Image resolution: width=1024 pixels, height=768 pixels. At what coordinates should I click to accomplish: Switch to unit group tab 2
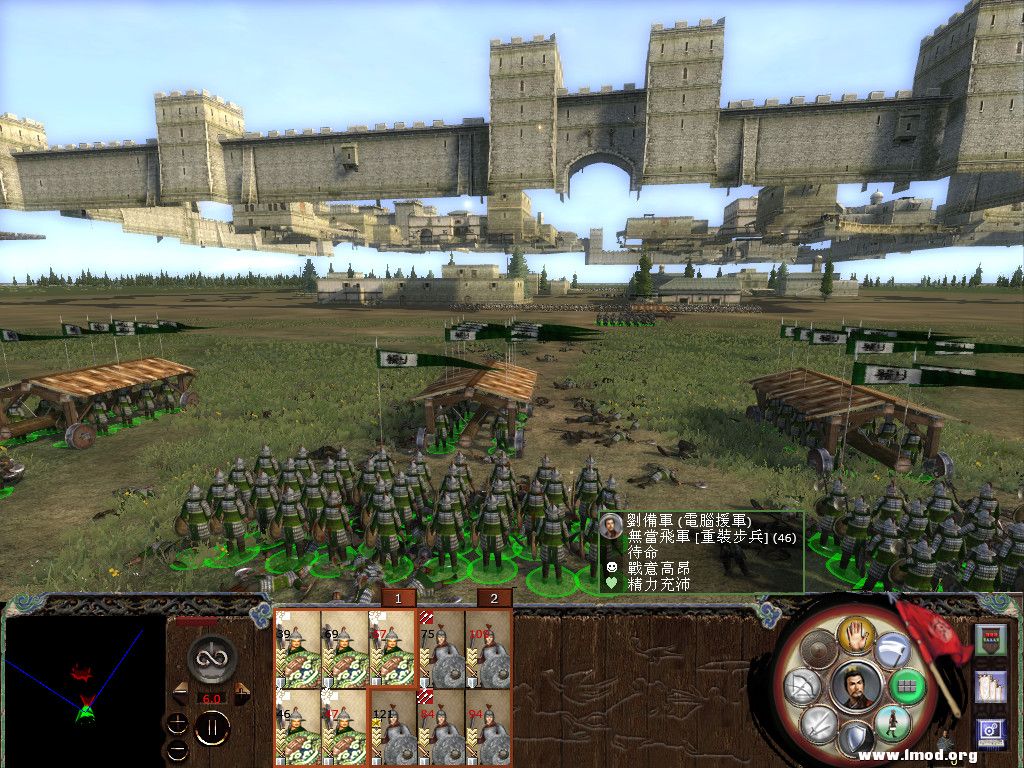(494, 598)
